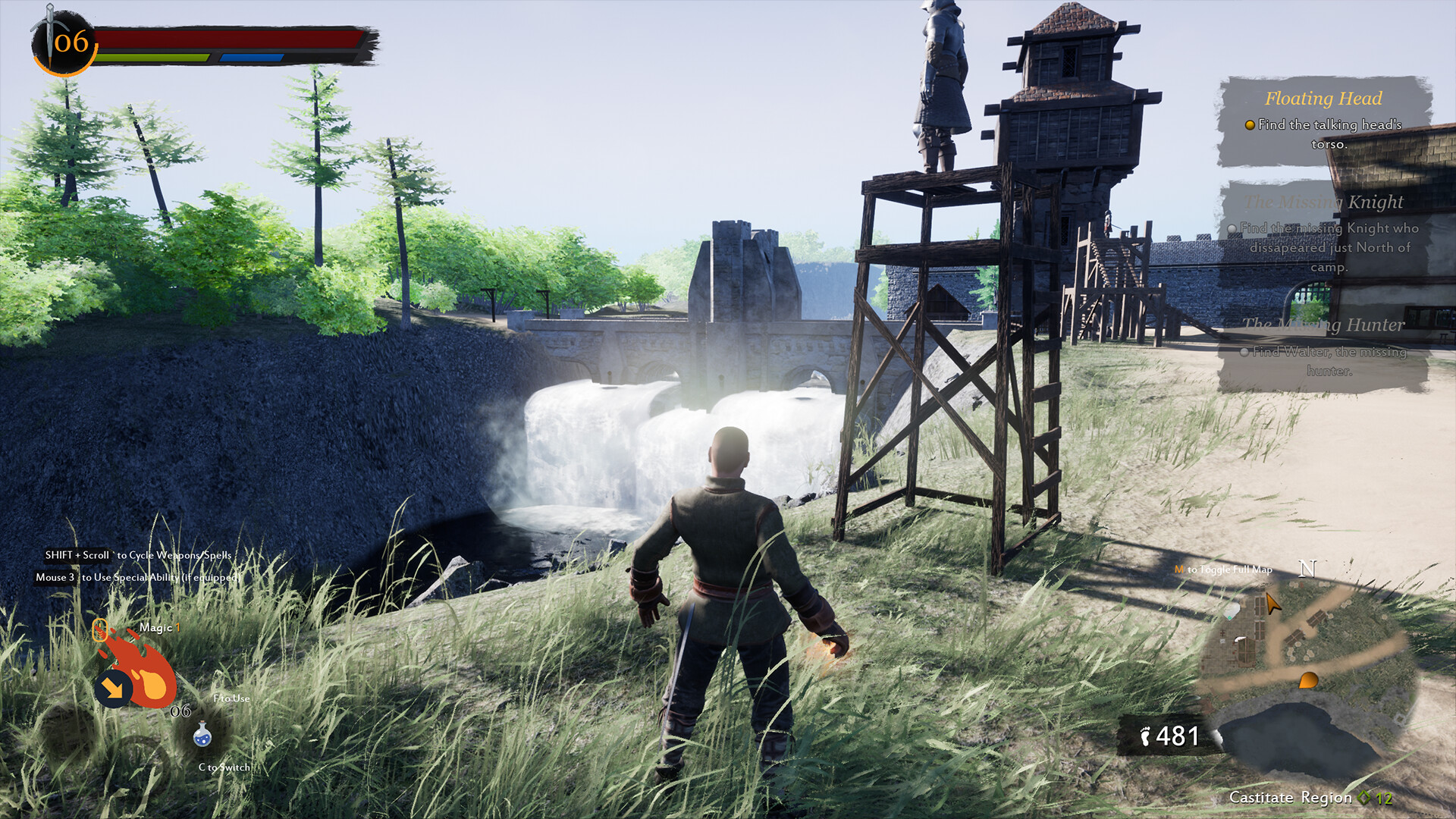The width and height of the screenshot is (1456, 819).
Task: Click the F to Use prompt
Action: (231, 698)
